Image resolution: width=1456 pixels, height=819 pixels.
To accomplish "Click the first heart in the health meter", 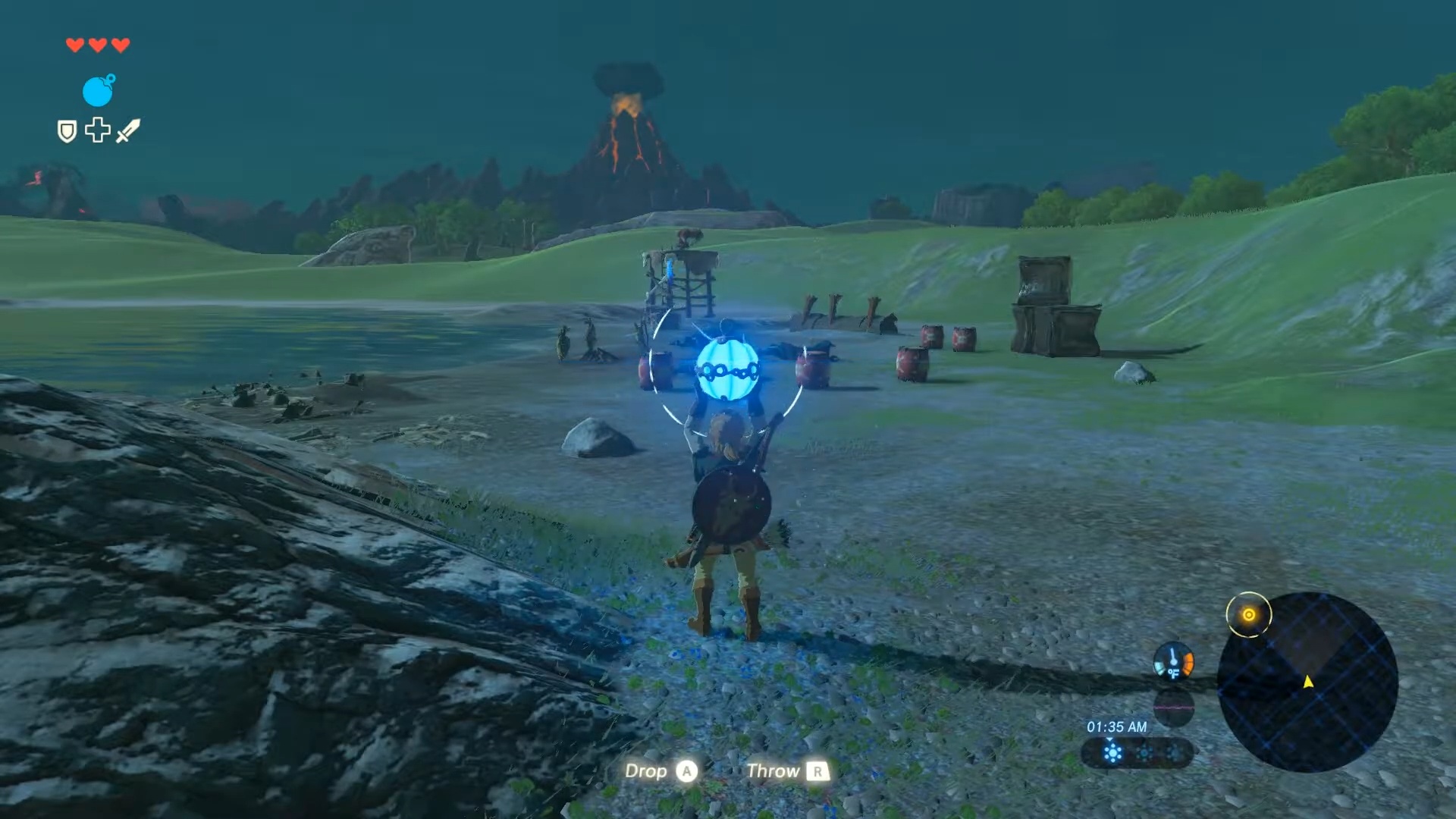I will pyautogui.click(x=74, y=44).
